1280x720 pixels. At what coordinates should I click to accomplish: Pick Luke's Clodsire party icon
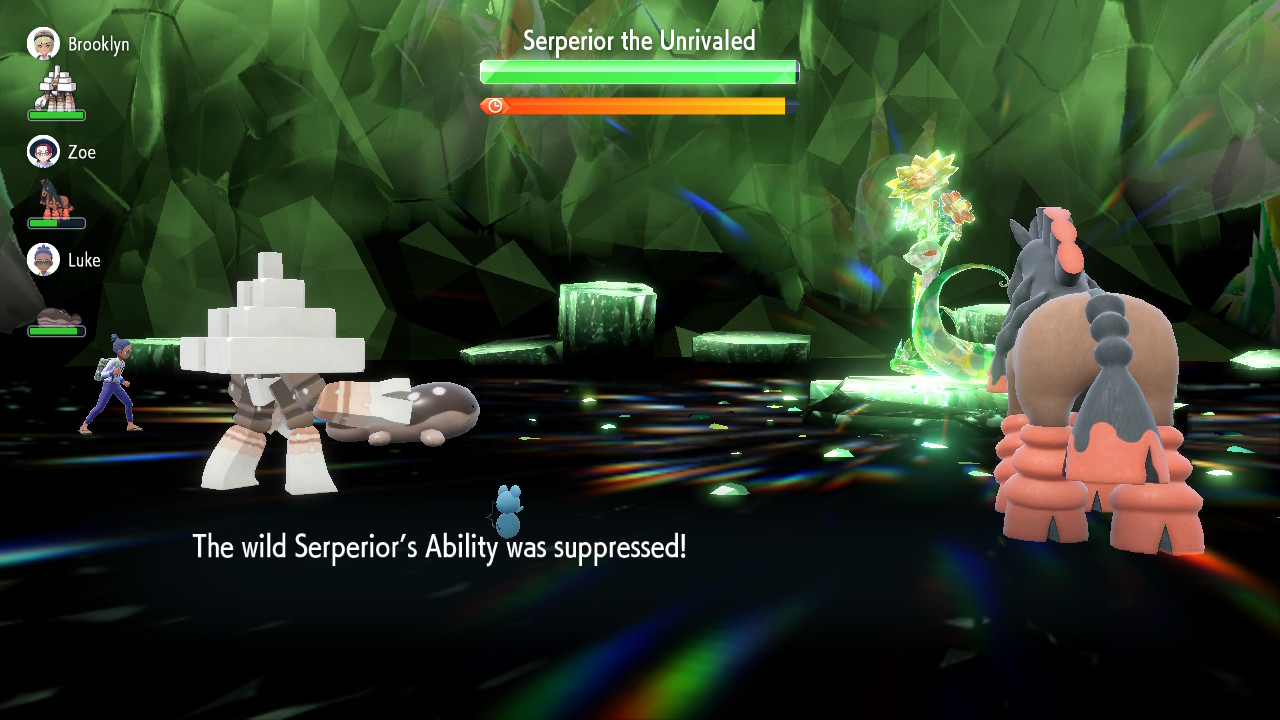pos(56,317)
